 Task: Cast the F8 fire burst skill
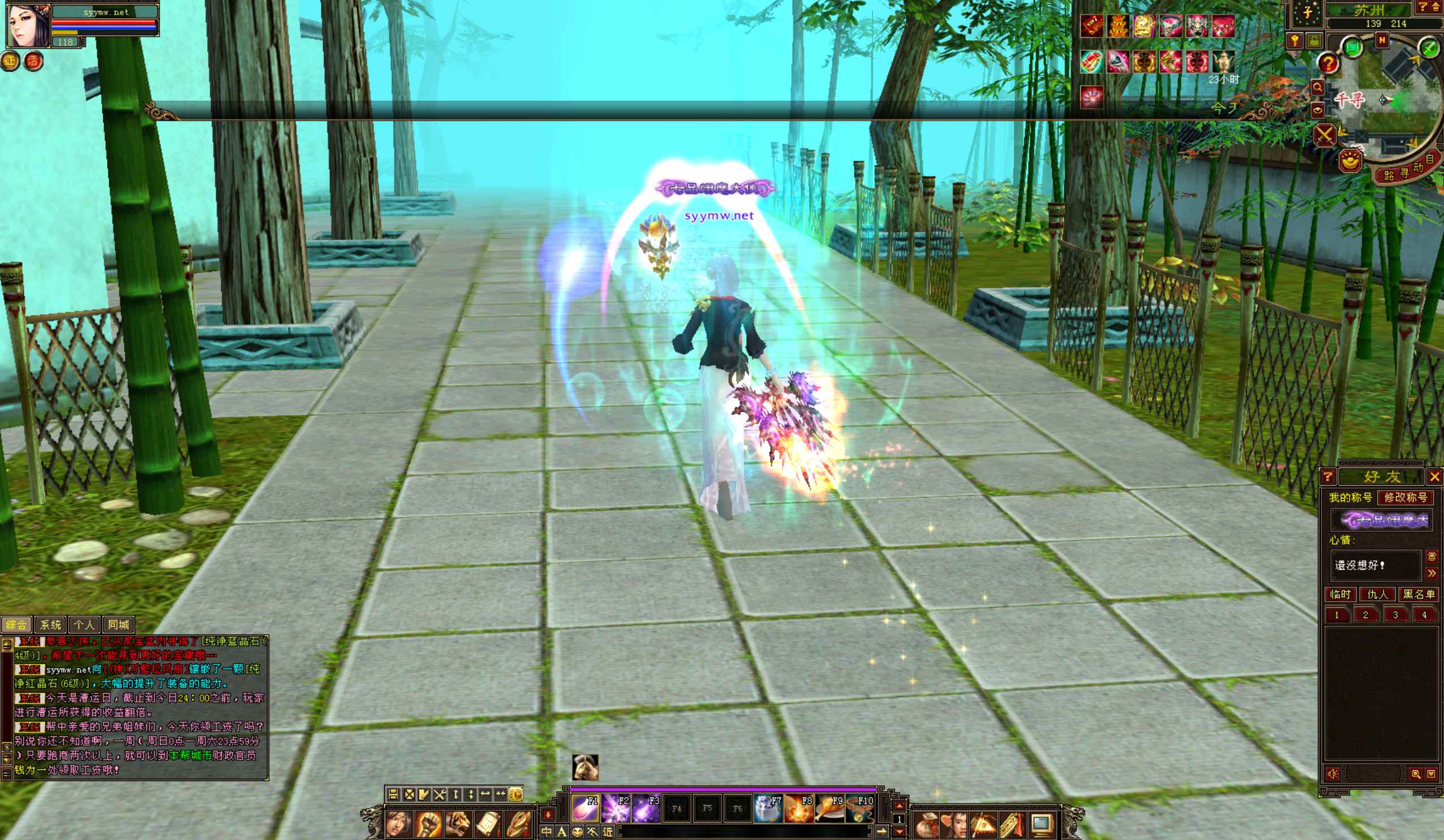[798, 808]
